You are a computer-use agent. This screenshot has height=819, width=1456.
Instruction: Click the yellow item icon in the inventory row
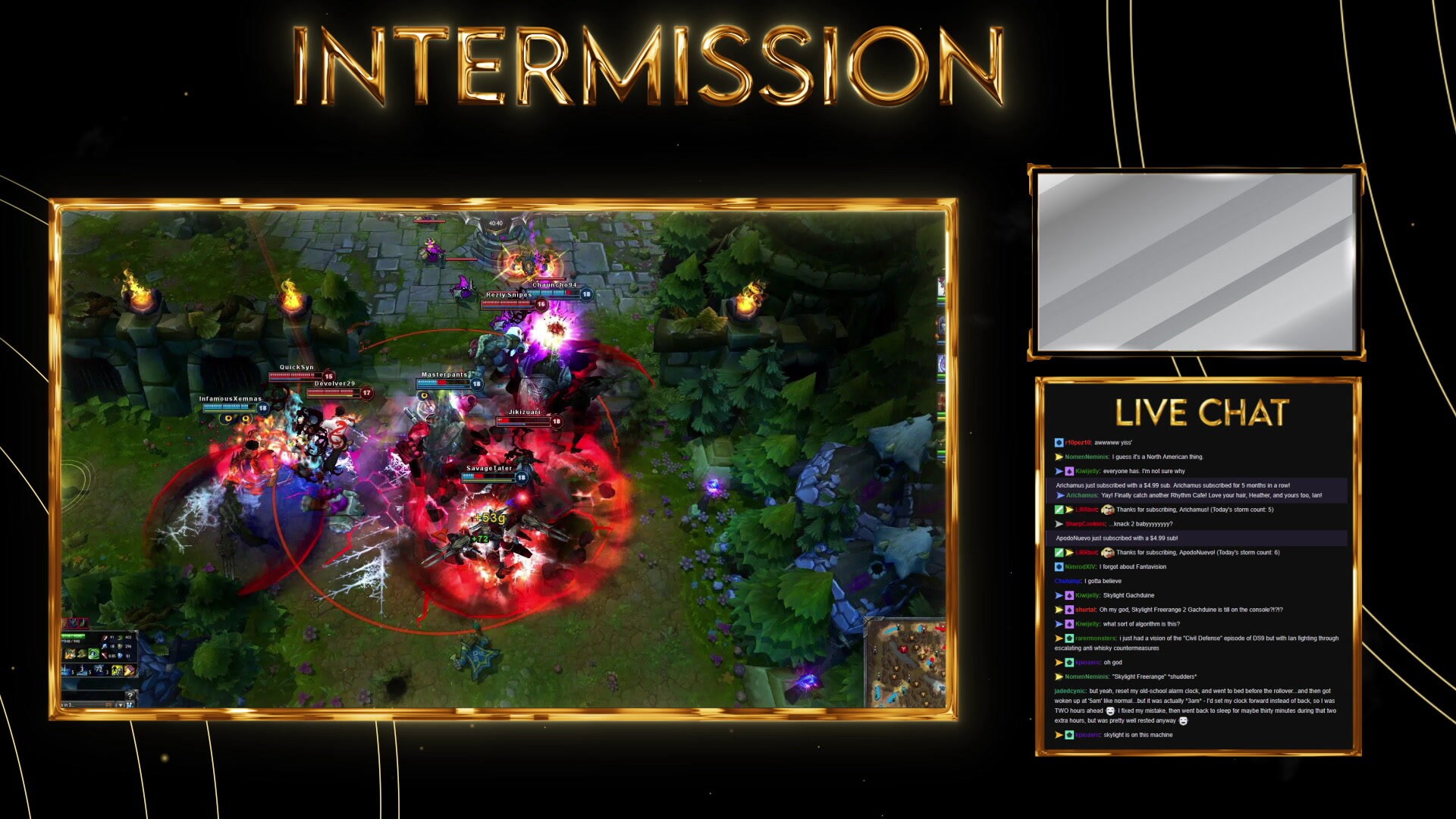point(116,670)
